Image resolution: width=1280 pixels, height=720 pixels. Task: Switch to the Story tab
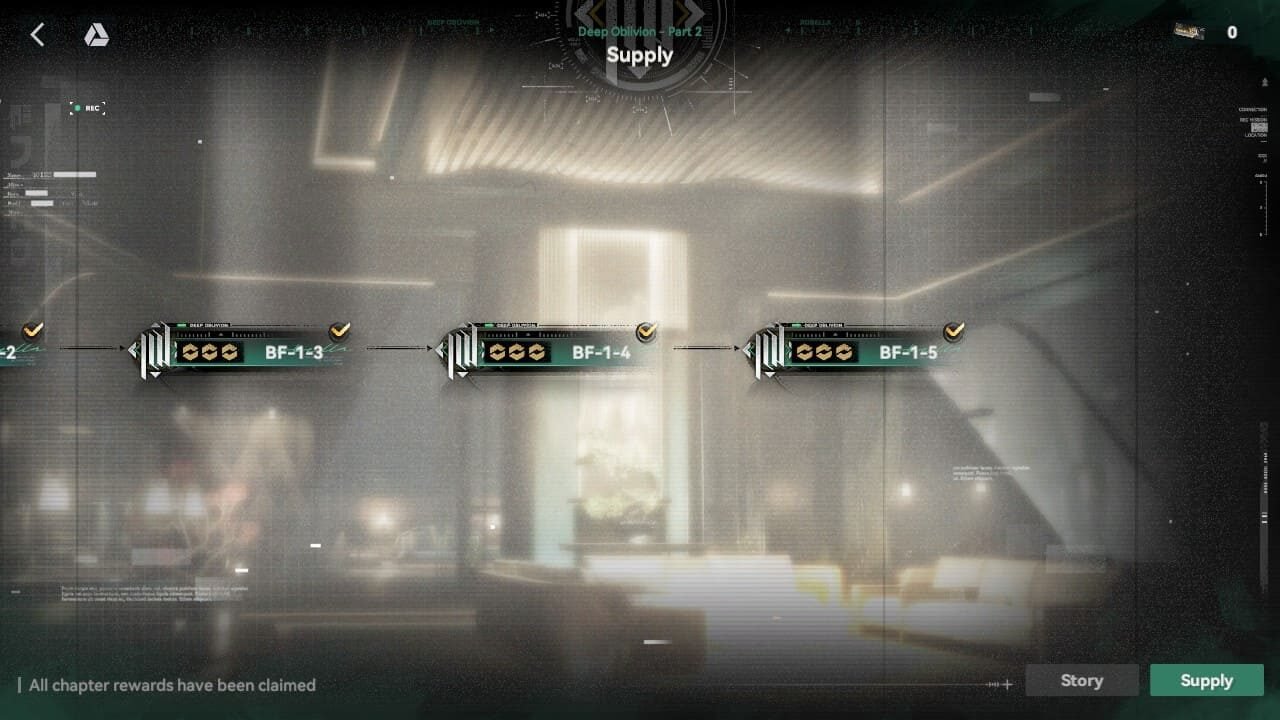point(1081,680)
